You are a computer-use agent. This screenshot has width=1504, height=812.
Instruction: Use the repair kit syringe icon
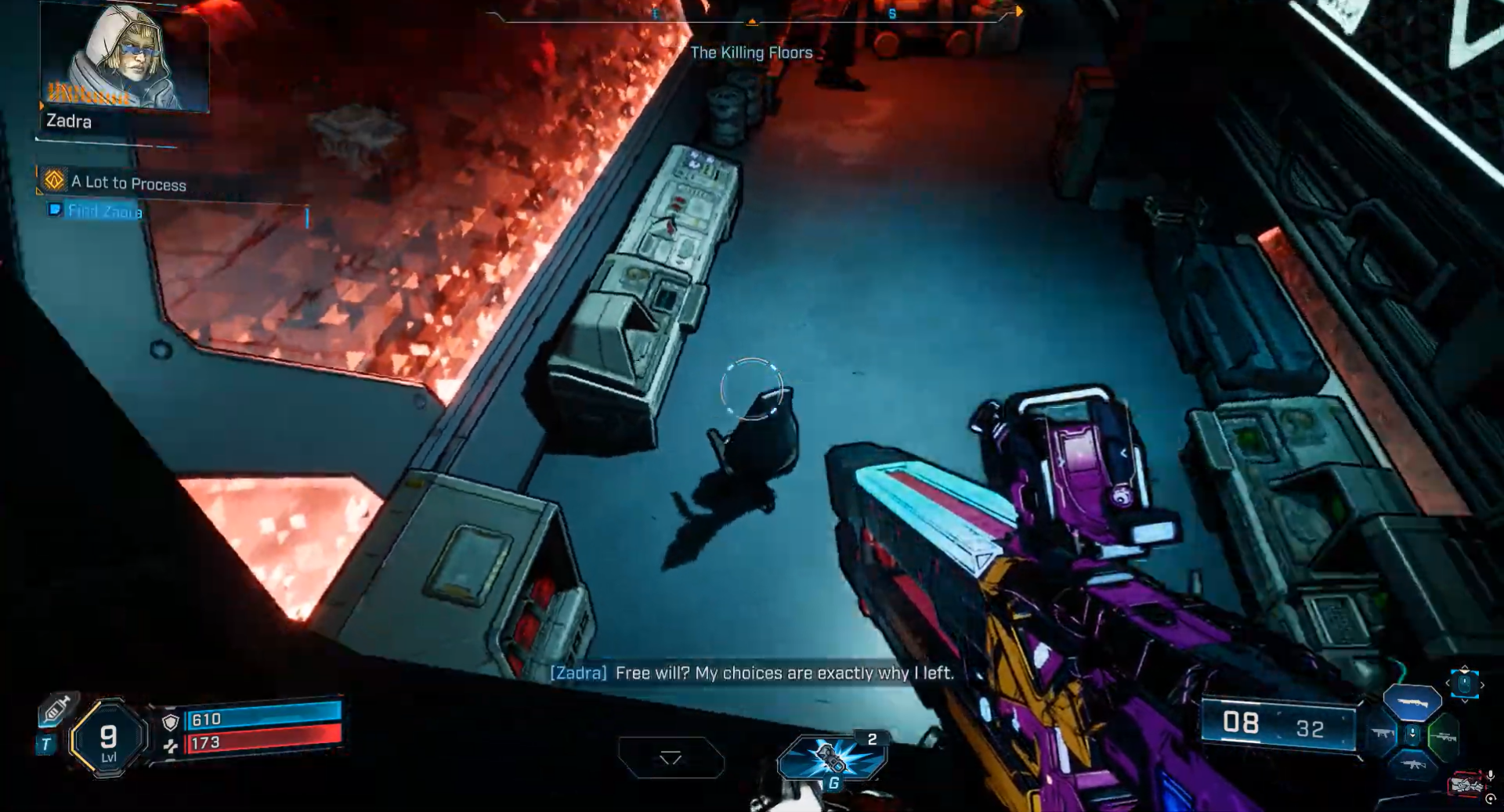tap(57, 709)
